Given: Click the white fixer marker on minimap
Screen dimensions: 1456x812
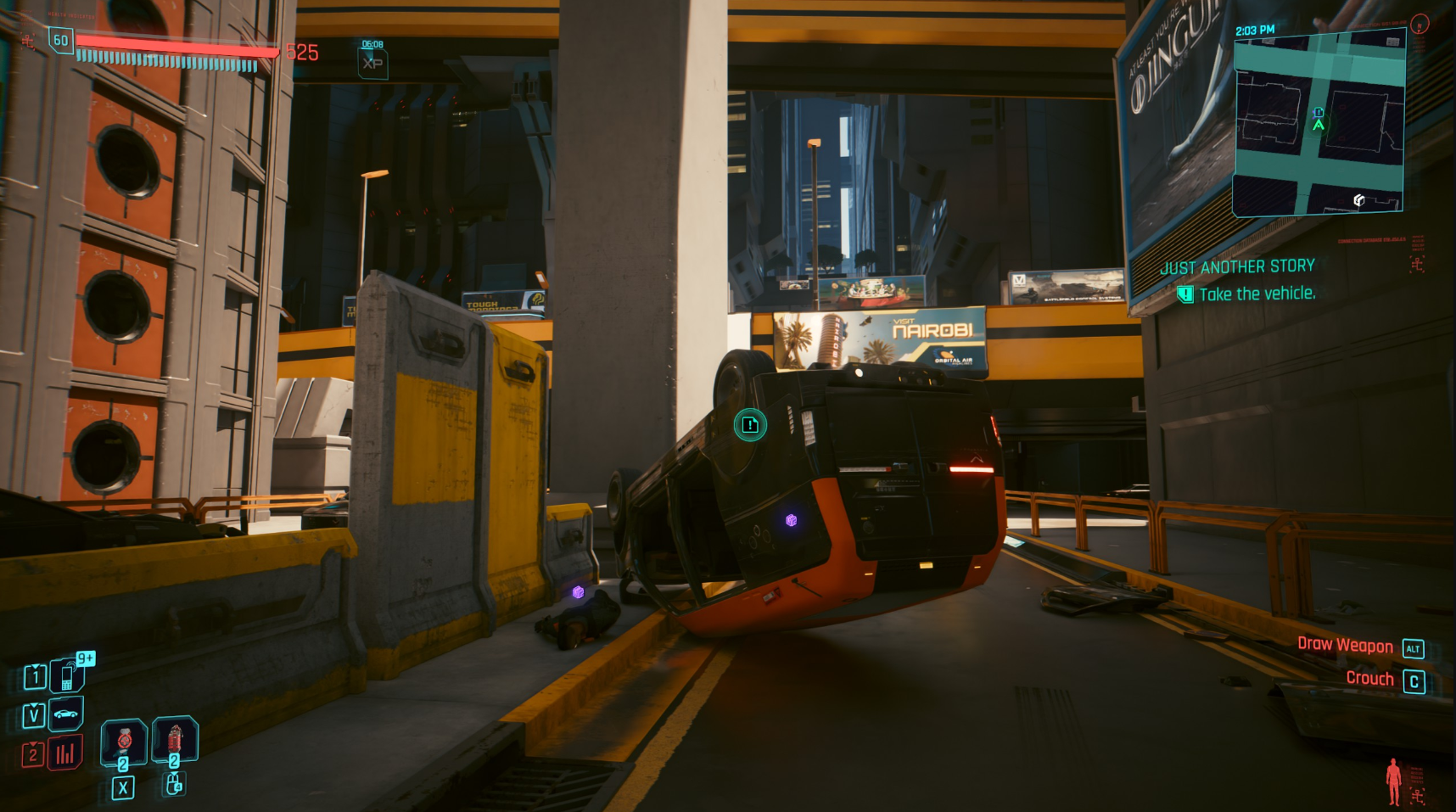Looking at the screenshot, I should [1358, 200].
